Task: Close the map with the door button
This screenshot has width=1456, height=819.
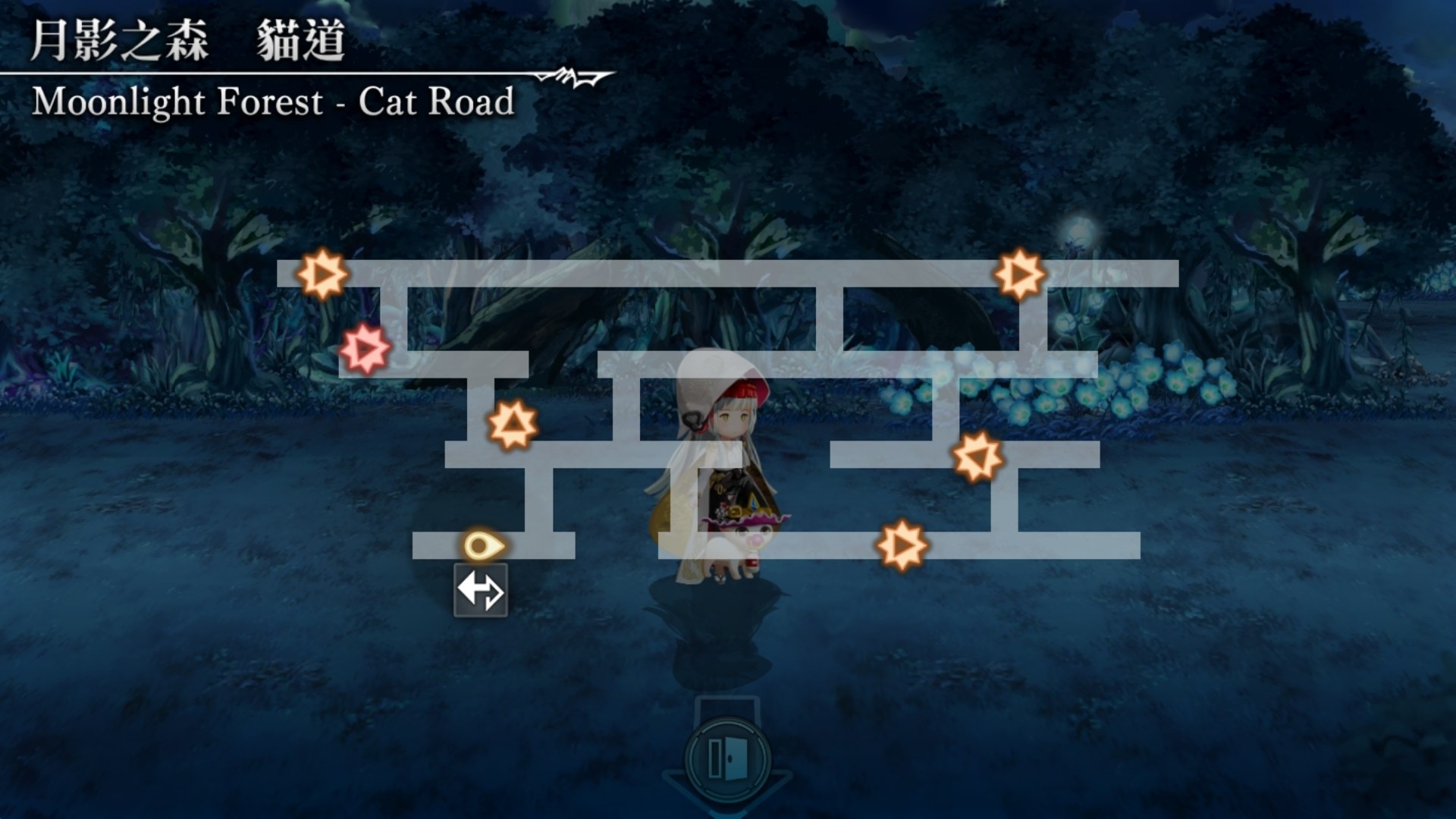Action: pyautogui.click(x=727, y=757)
